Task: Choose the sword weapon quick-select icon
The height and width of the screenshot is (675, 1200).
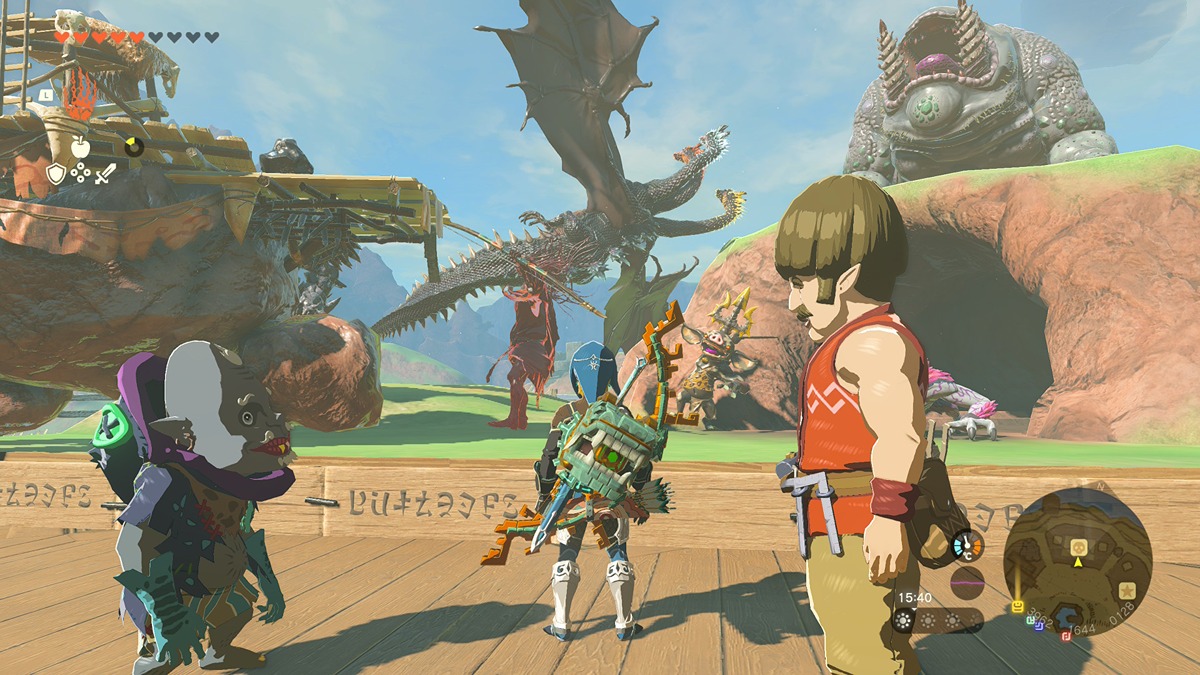Action: click(105, 174)
